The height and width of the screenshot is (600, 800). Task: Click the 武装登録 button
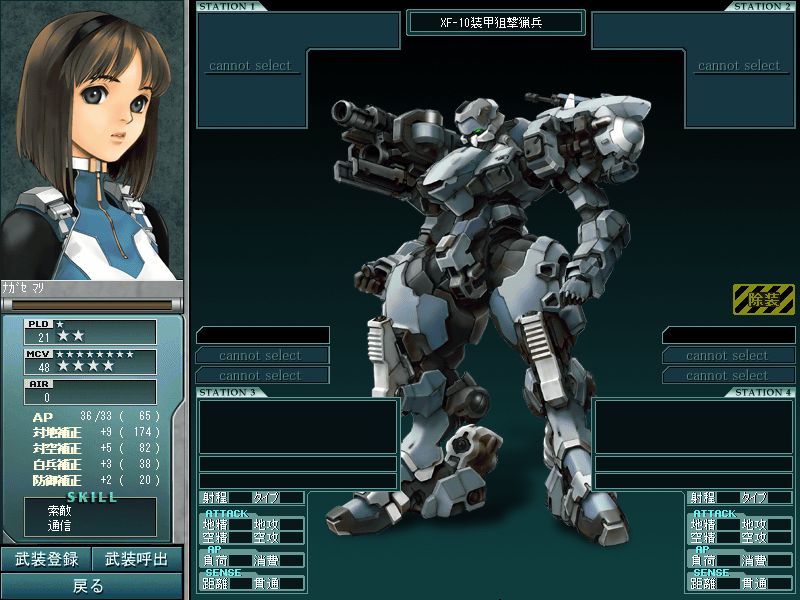[46, 559]
